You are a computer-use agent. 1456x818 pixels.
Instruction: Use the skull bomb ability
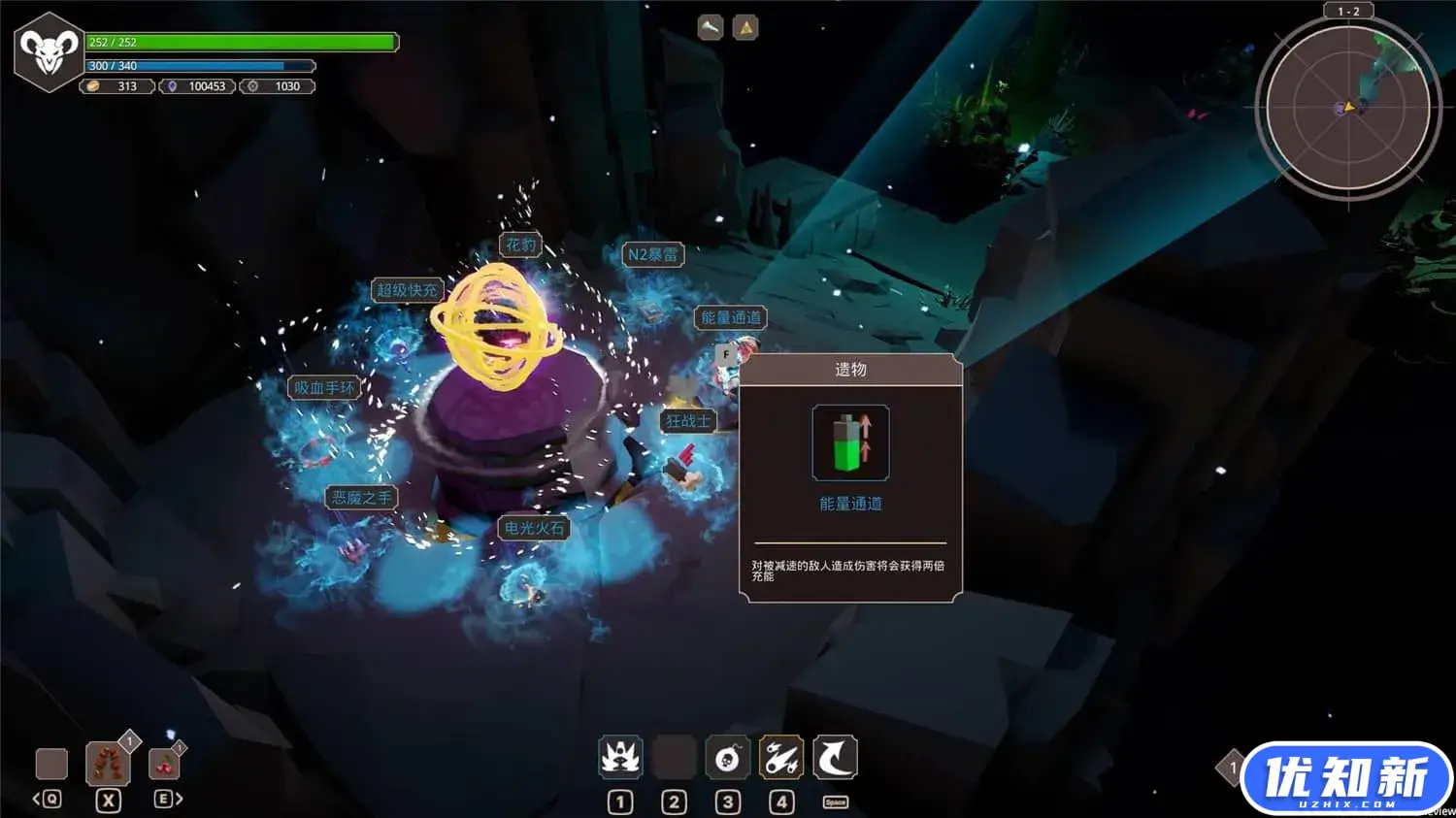click(x=728, y=758)
